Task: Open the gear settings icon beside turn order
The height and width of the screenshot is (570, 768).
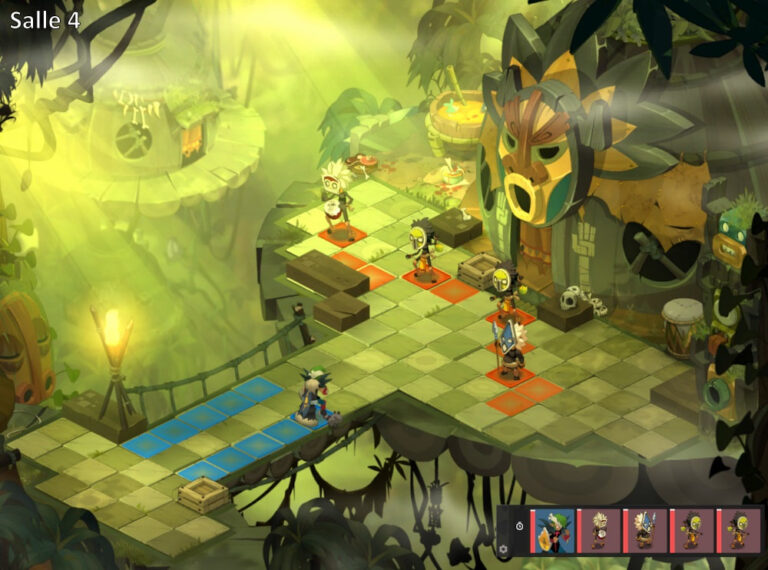Action: pos(503,547)
